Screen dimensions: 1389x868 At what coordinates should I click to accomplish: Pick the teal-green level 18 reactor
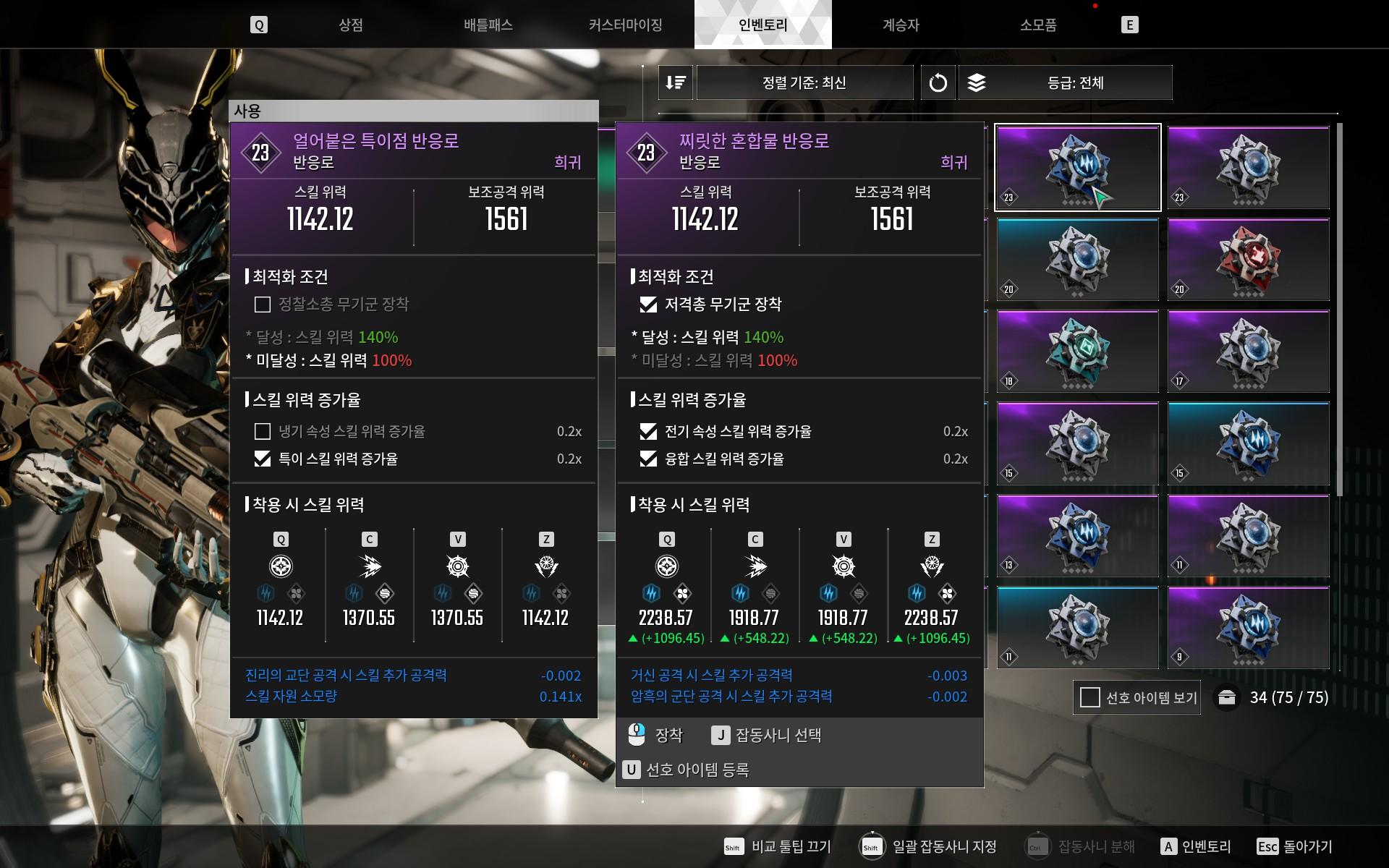tap(1077, 352)
